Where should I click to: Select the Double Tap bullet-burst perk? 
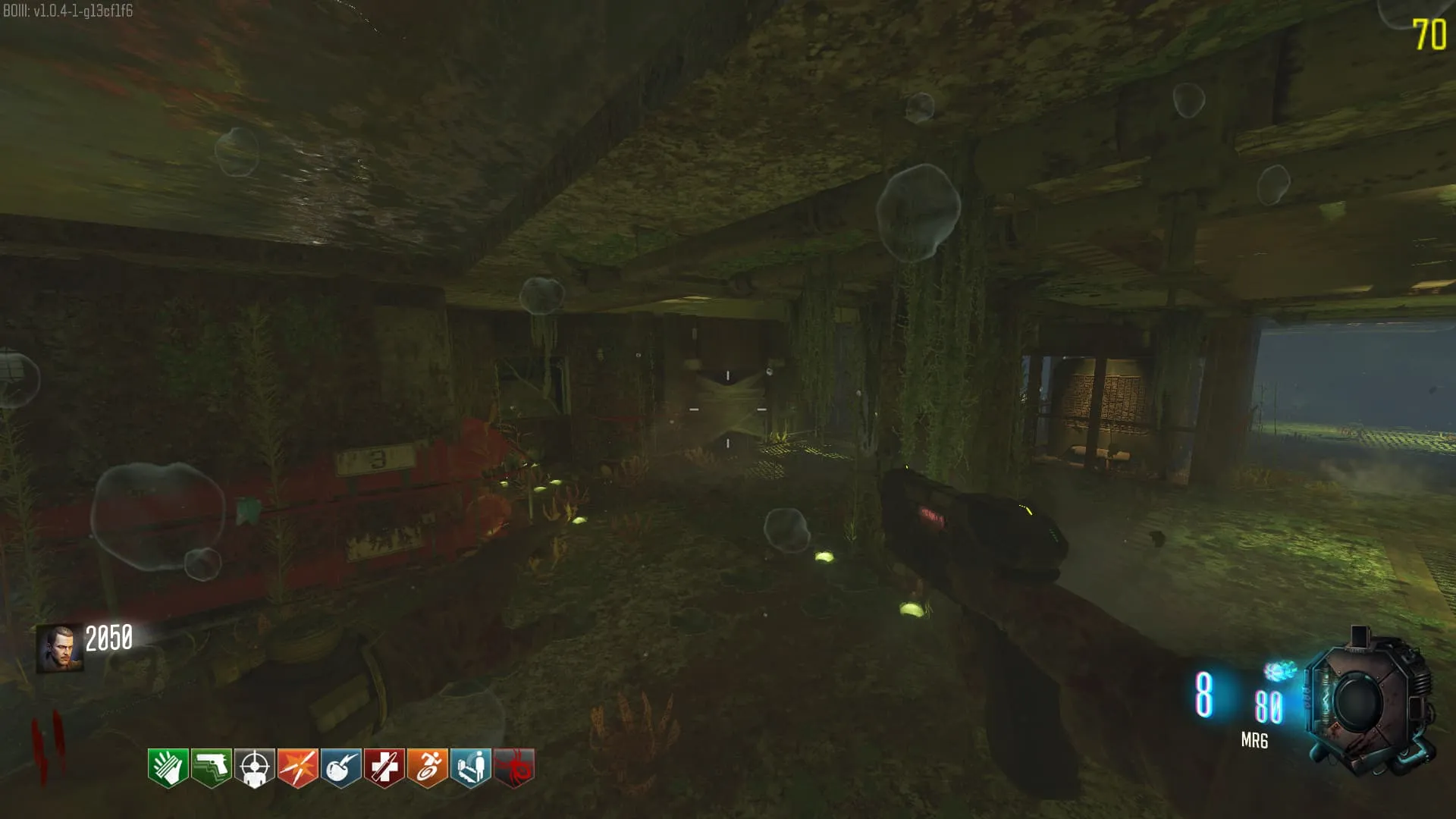click(x=297, y=767)
